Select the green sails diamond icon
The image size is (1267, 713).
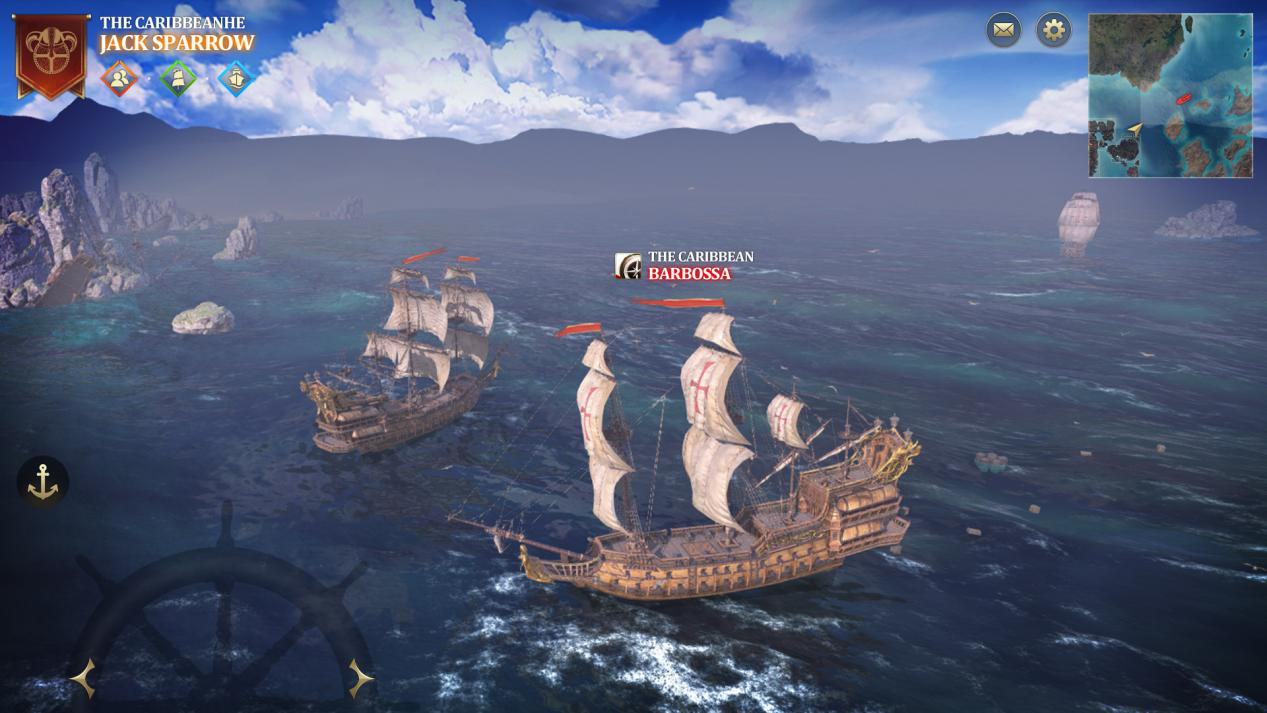click(x=178, y=78)
